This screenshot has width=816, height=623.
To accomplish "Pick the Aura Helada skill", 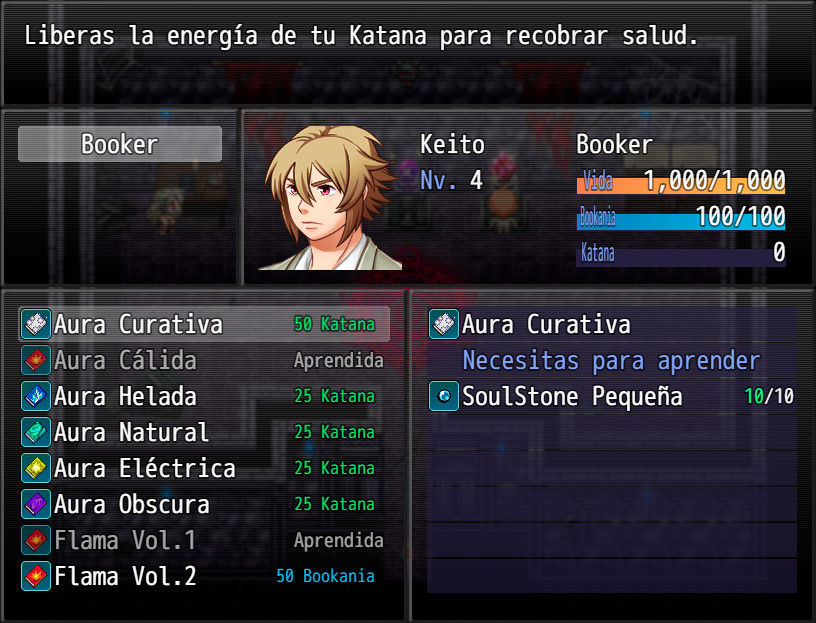I will [x=203, y=396].
